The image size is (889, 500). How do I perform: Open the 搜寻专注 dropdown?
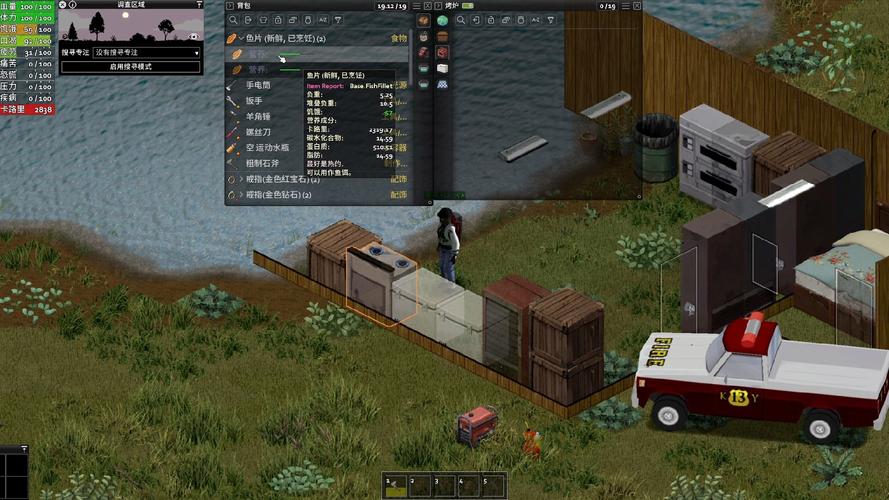point(145,52)
